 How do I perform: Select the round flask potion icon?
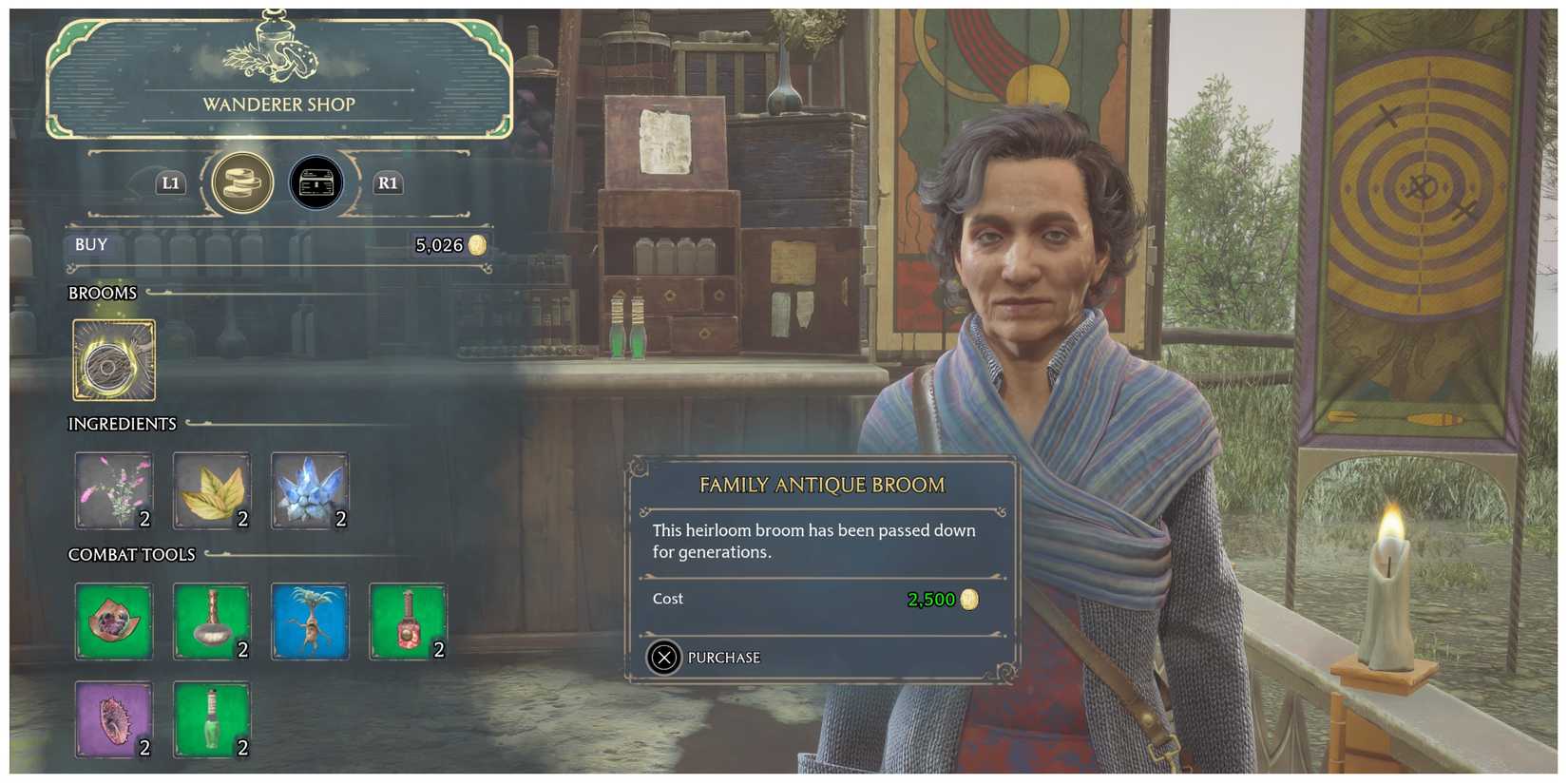[x=211, y=622]
